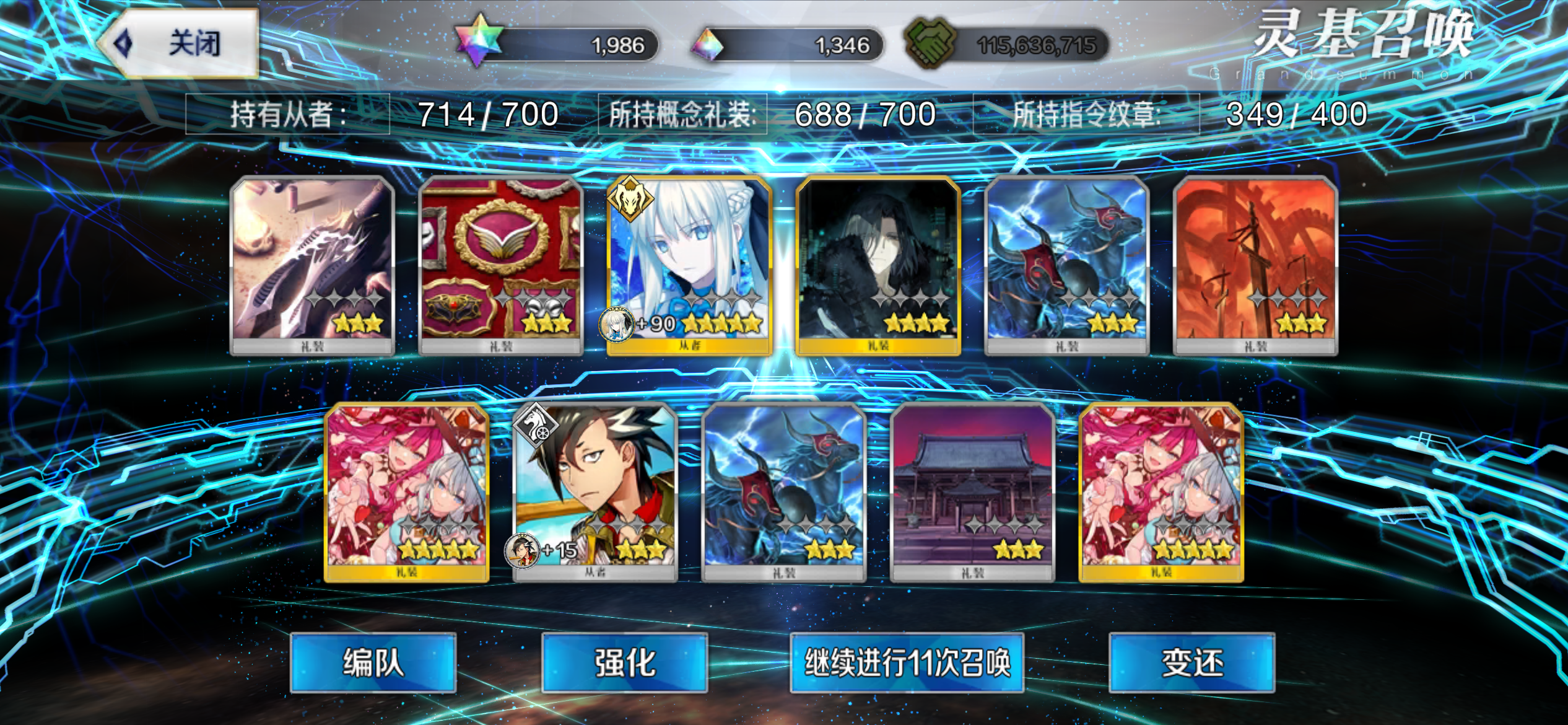1568x725 pixels.
Task: Open the 变还 burn menu
Action: pos(1191,662)
